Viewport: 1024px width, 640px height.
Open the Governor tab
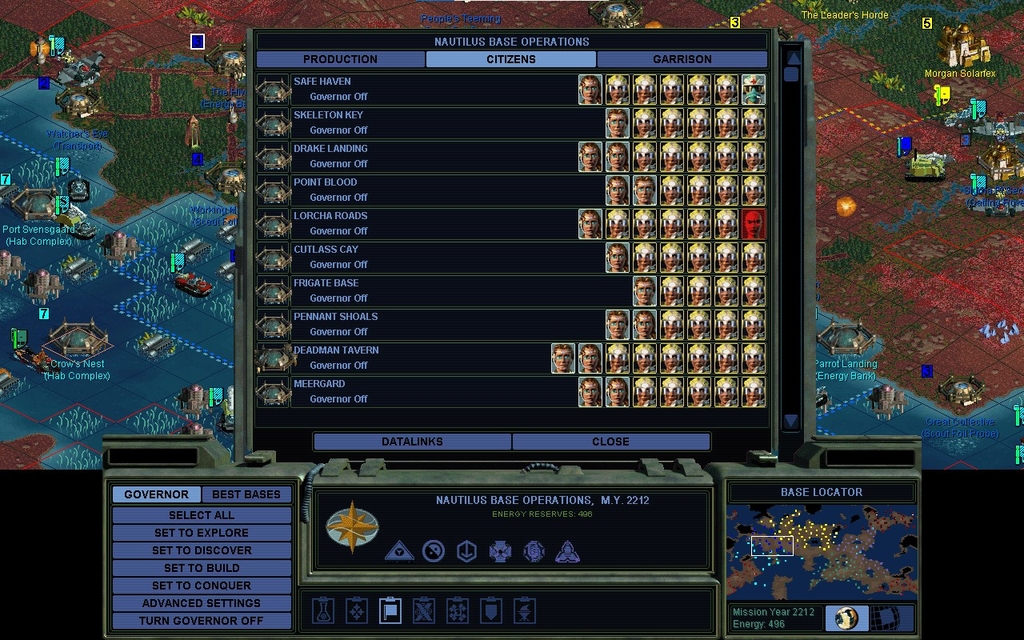(156, 494)
